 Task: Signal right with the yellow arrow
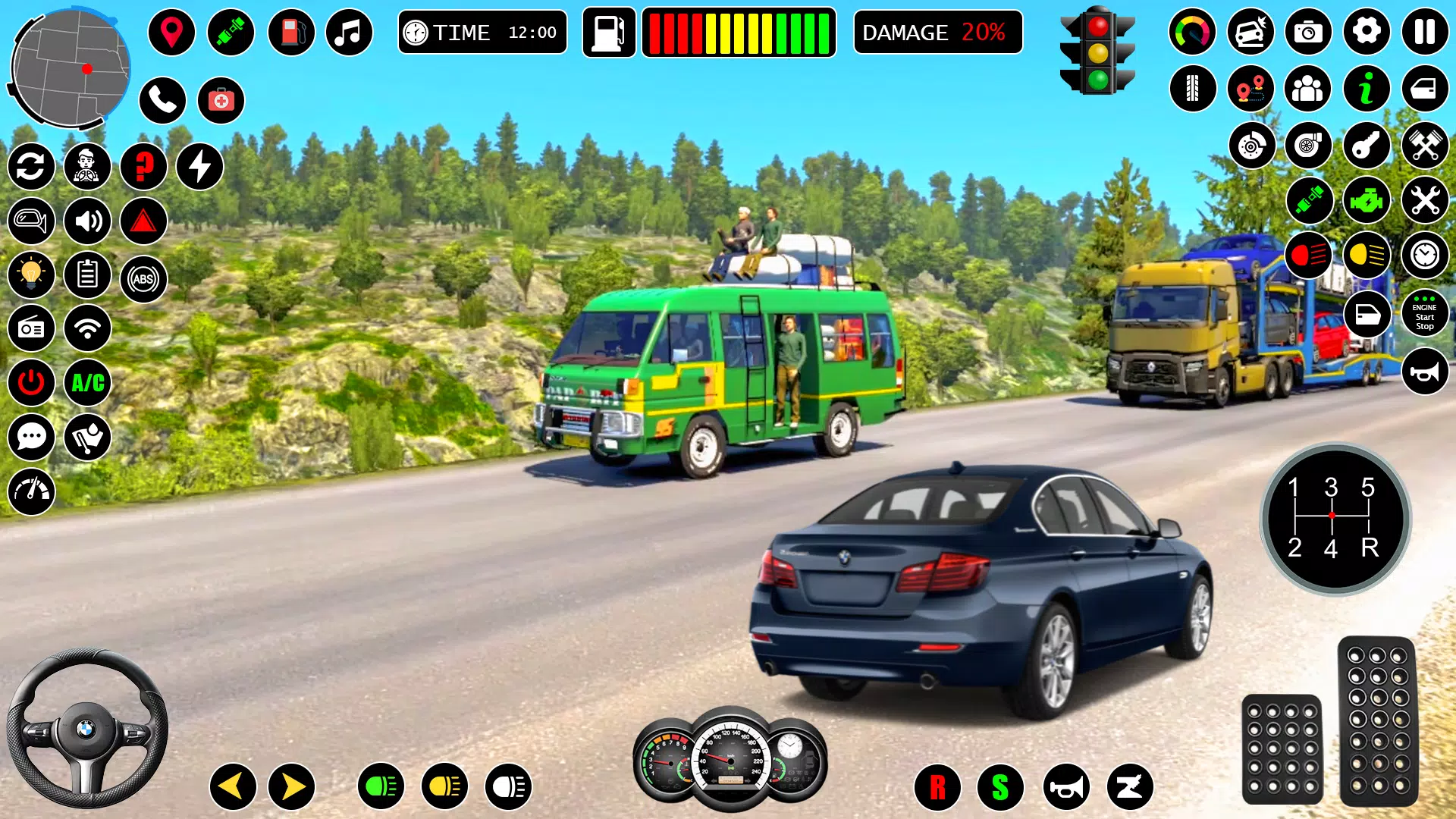pyautogui.click(x=292, y=786)
